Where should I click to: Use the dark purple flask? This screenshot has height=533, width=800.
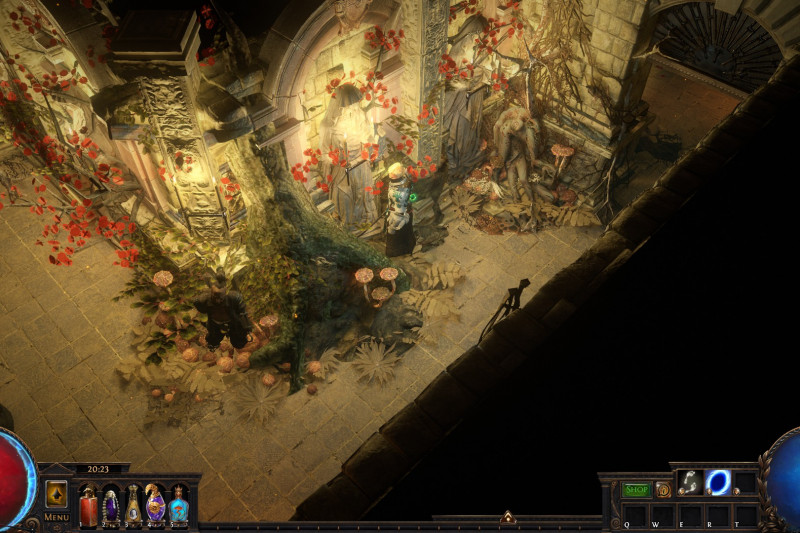tap(110, 505)
